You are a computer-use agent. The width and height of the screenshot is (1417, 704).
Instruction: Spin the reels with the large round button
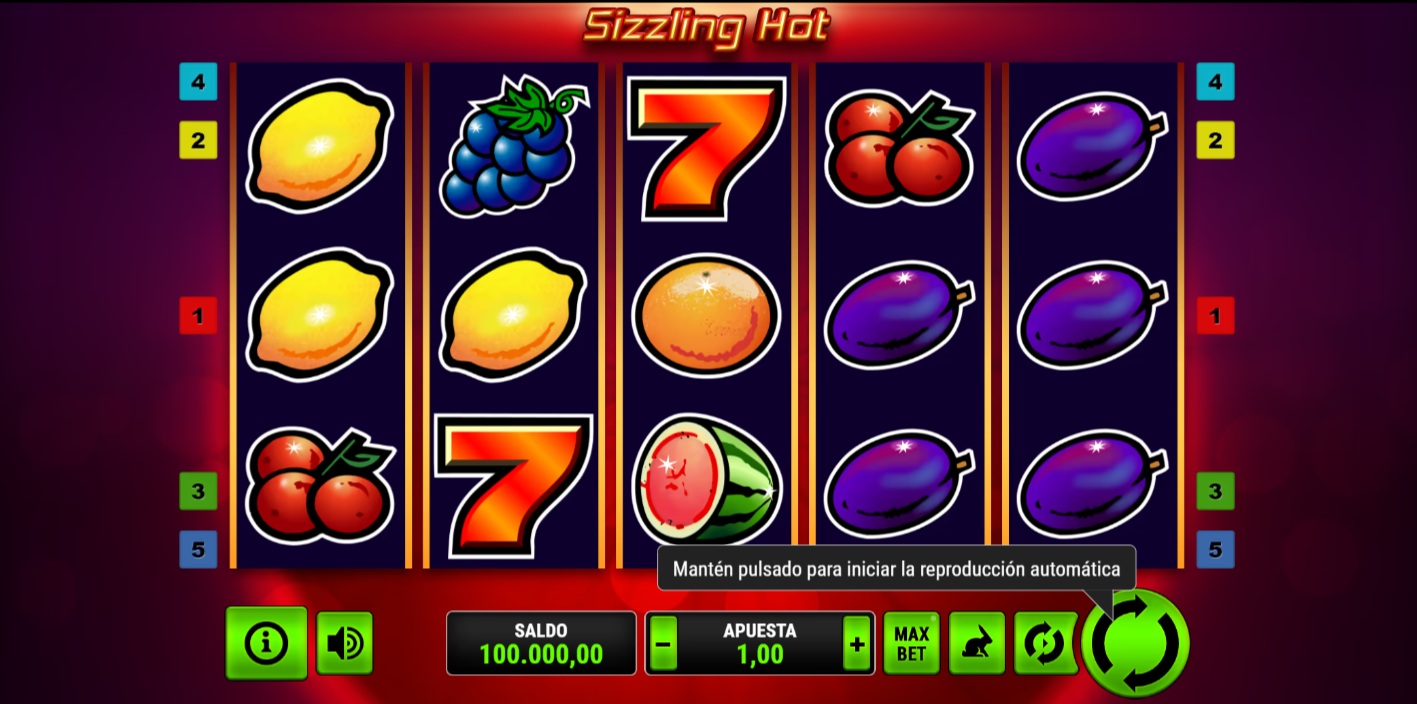(x=1135, y=643)
